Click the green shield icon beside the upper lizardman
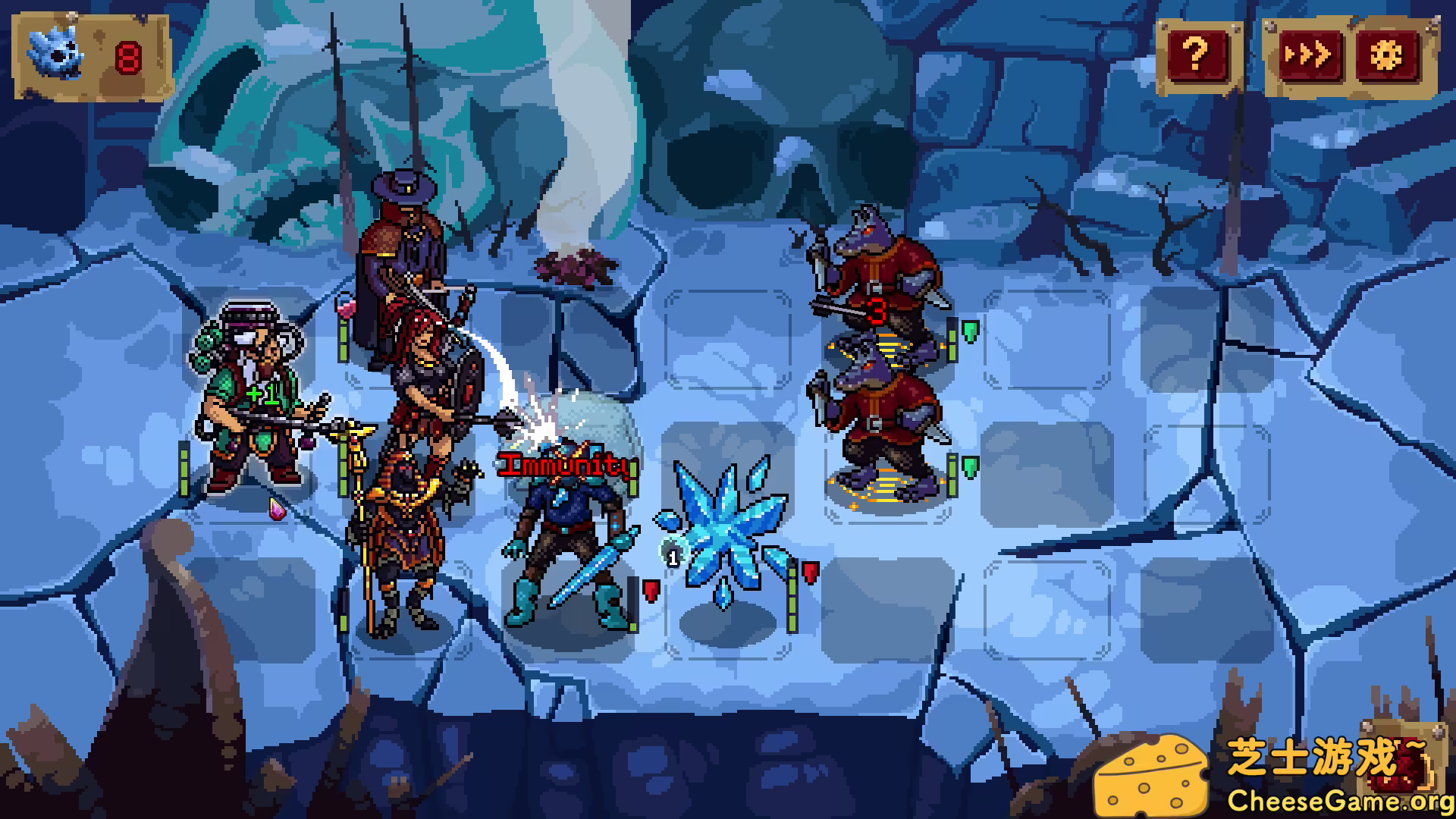This screenshot has height=819, width=1456. coord(969,331)
